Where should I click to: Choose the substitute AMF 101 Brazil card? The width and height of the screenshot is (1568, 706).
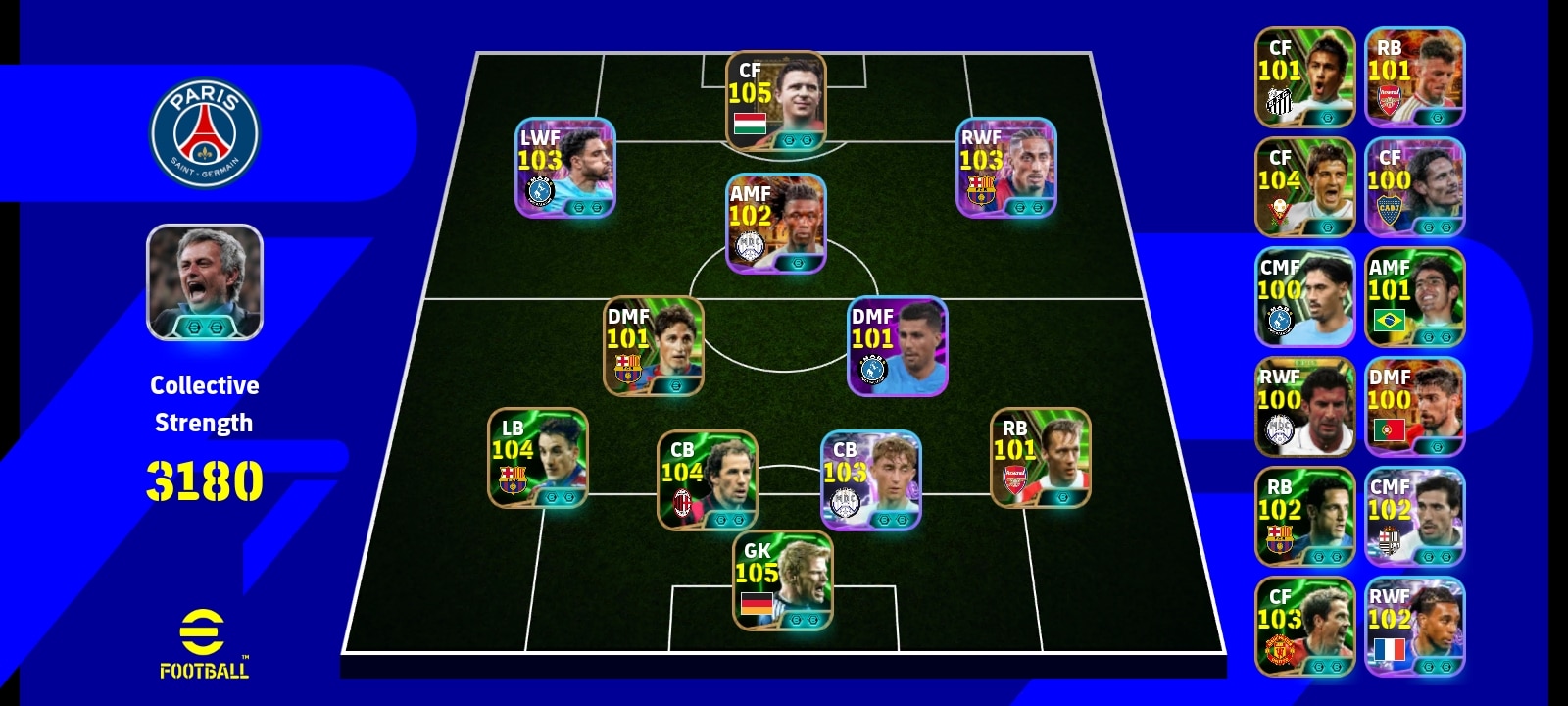pyautogui.click(x=1414, y=297)
